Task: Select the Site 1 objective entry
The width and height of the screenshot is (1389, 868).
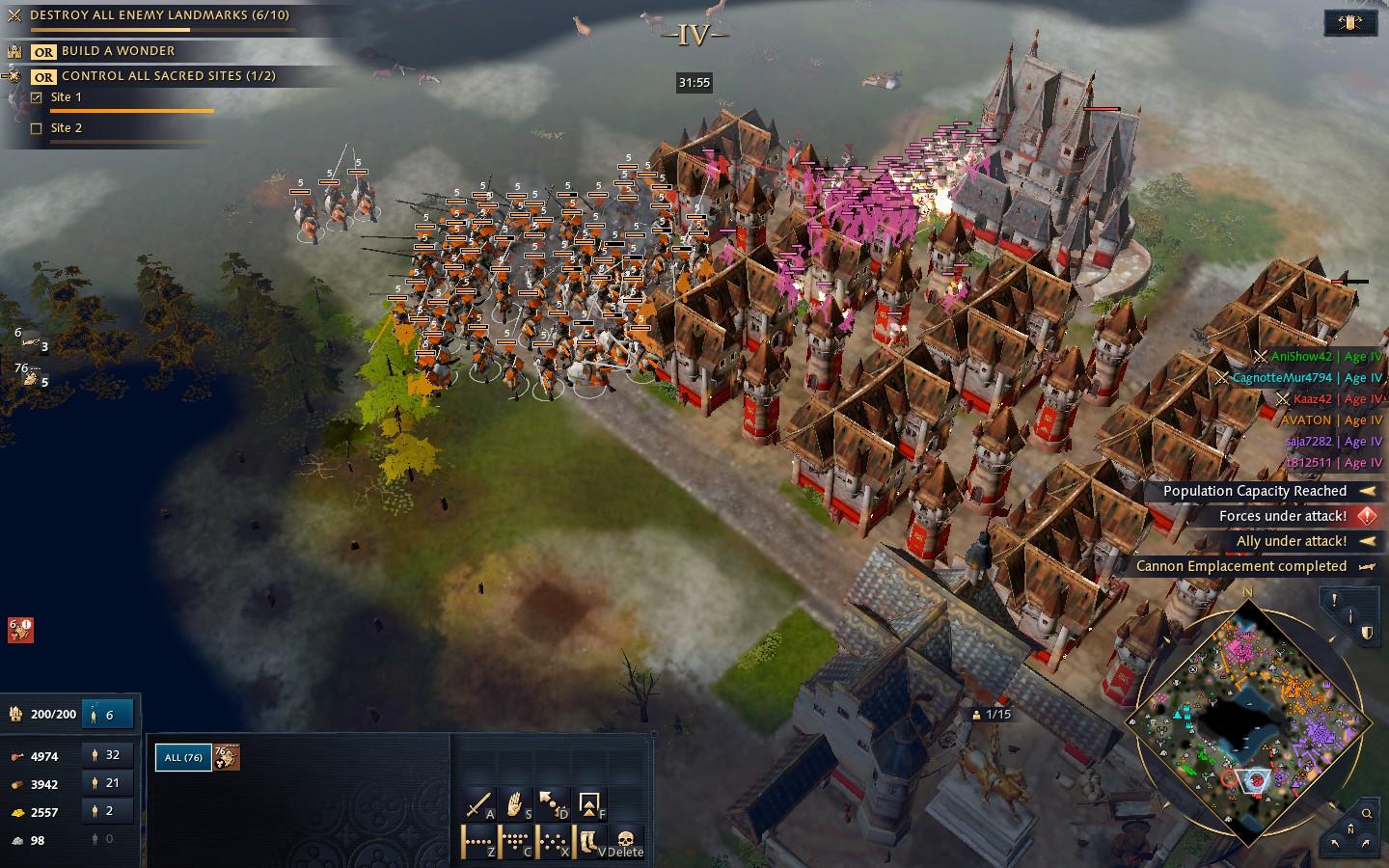Action: point(66,97)
